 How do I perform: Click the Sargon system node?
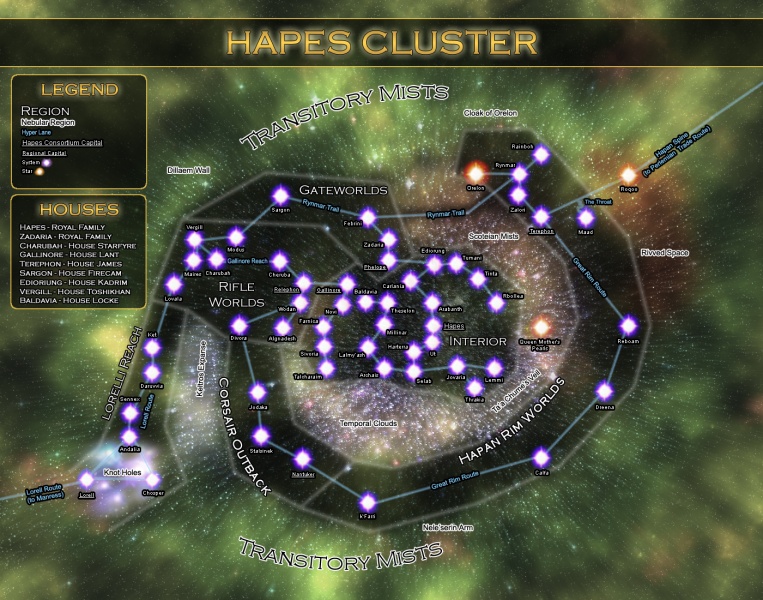[281, 195]
